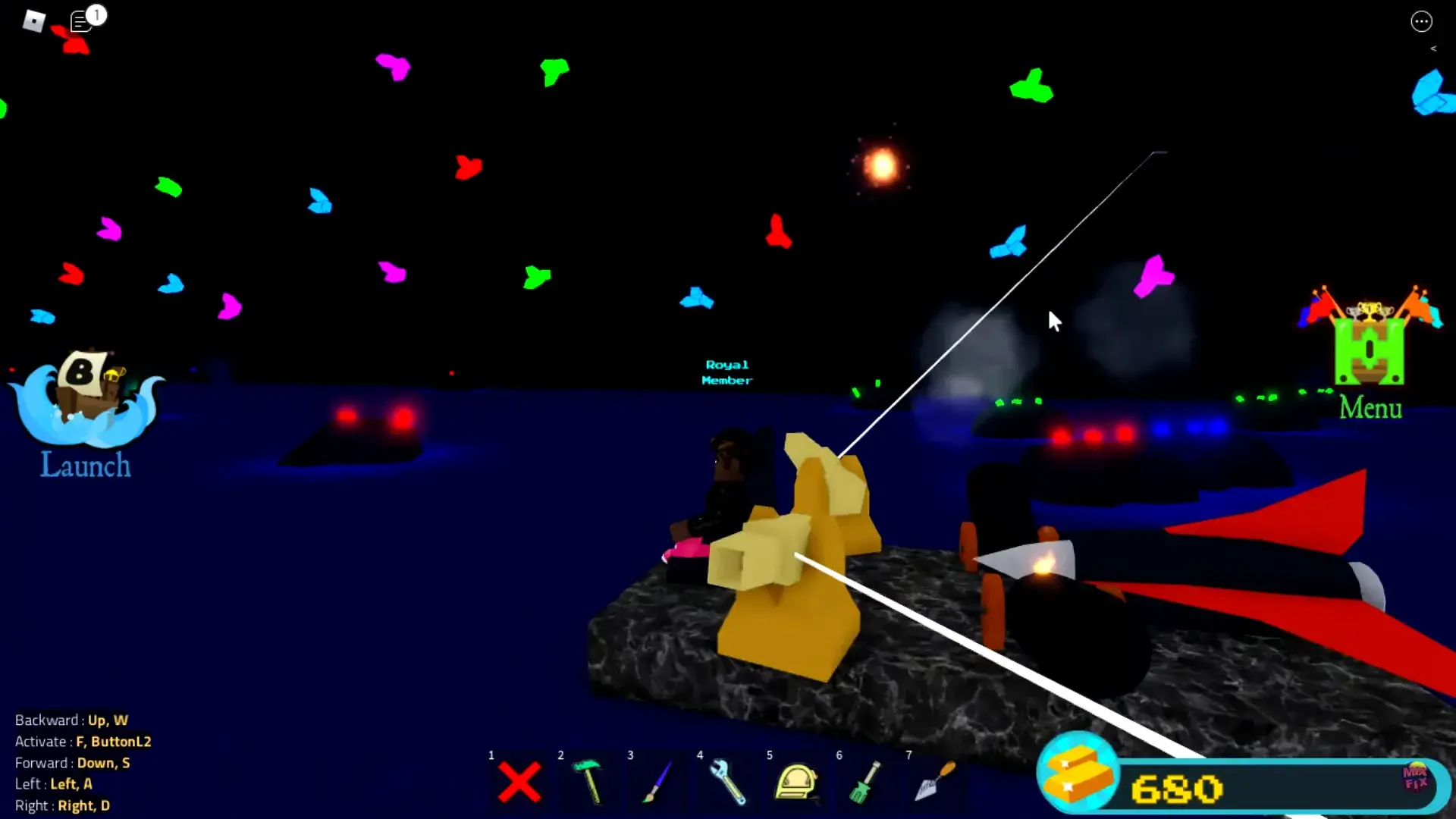Equip the green hammer build tool
Screen dimensions: 1456x819
tap(588, 781)
